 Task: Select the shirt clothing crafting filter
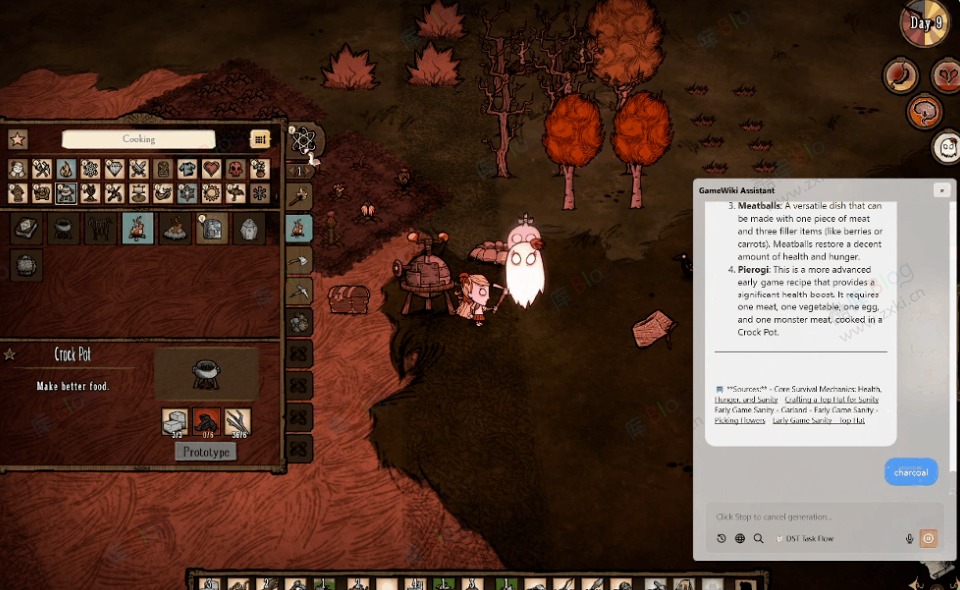tap(187, 169)
